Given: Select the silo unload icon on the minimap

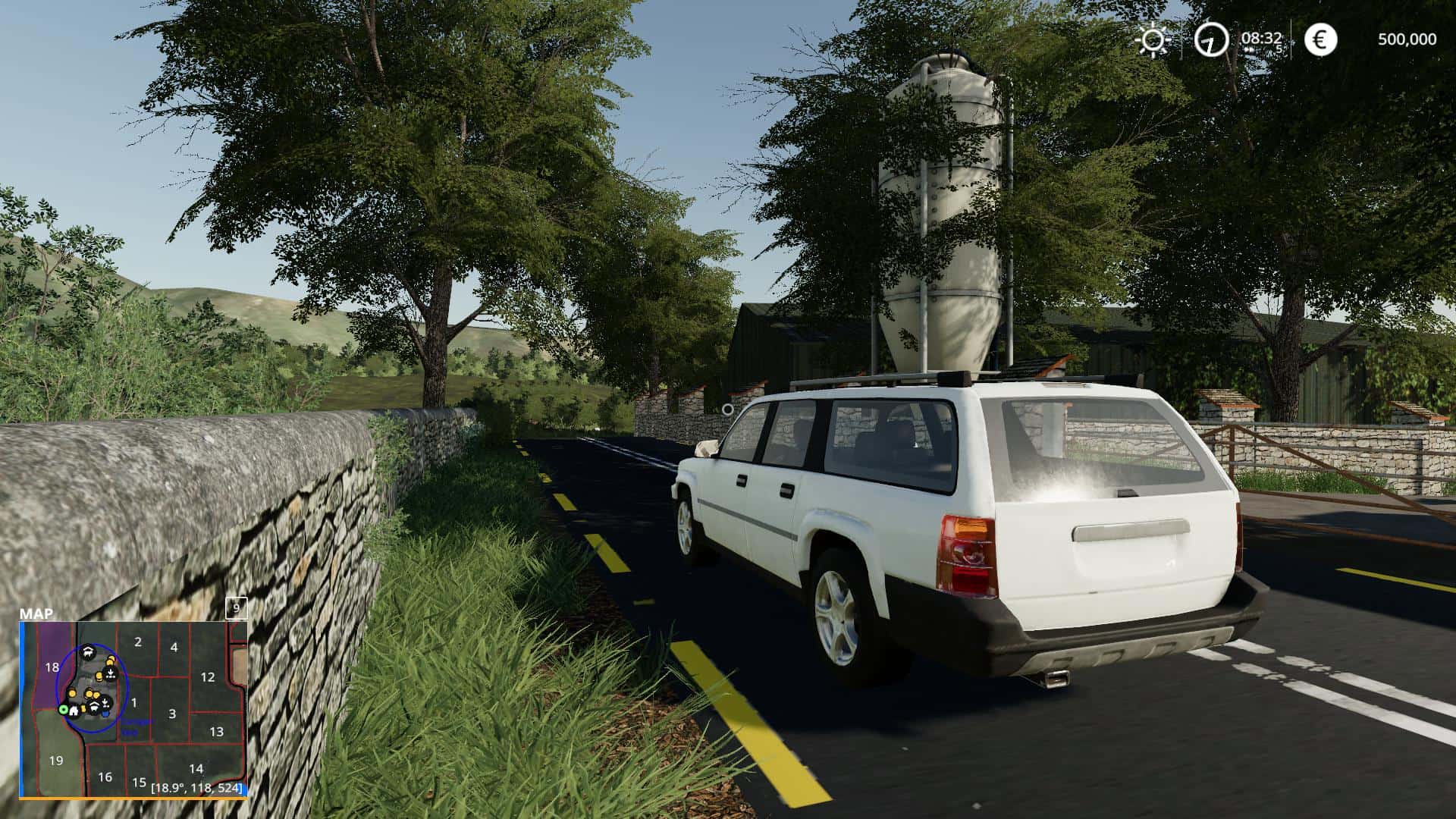Looking at the screenshot, I should coord(110,673).
